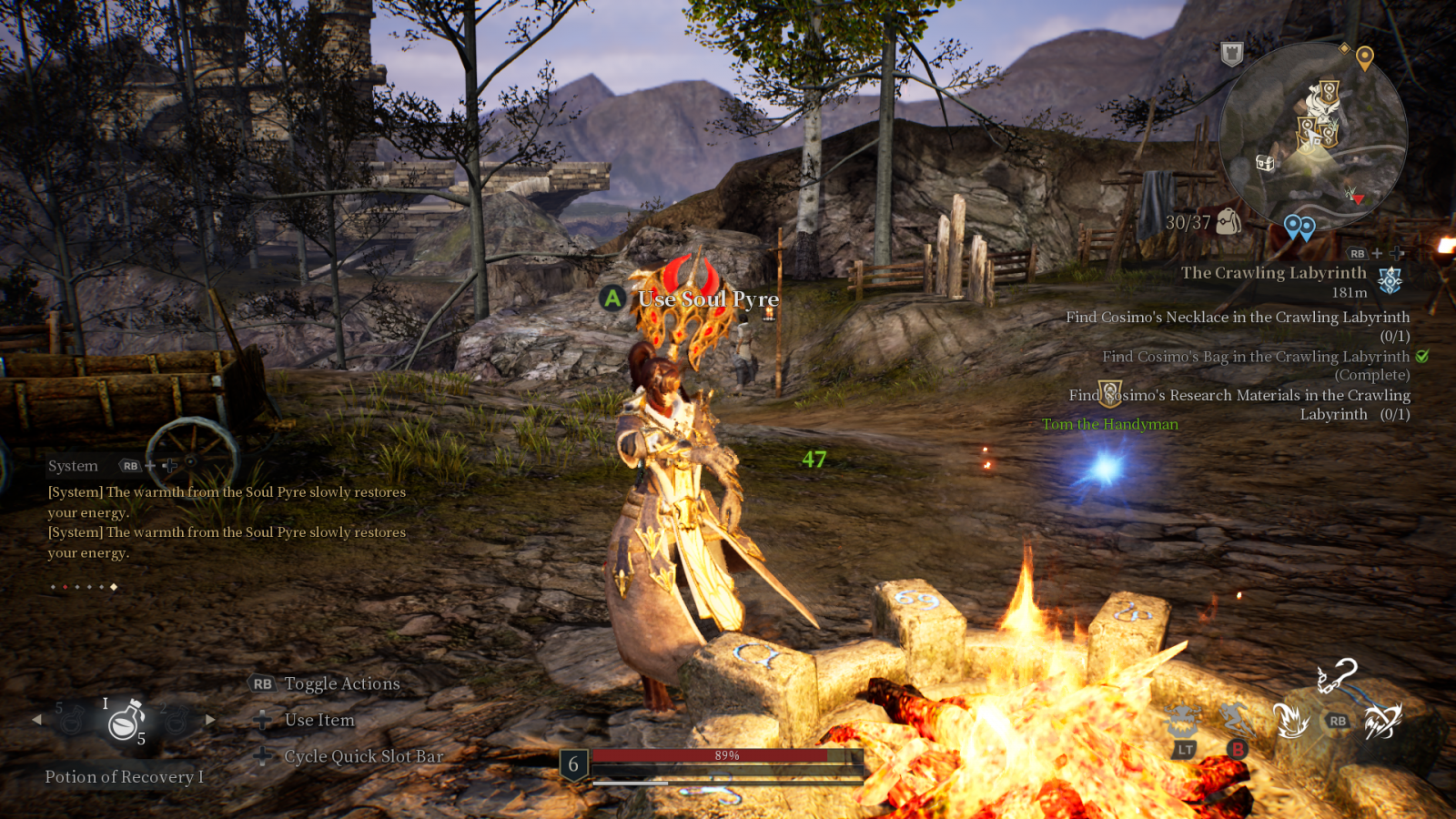Image resolution: width=1456 pixels, height=819 pixels.
Task: Click the blue emblem next to quest title
Action: pos(1390,280)
